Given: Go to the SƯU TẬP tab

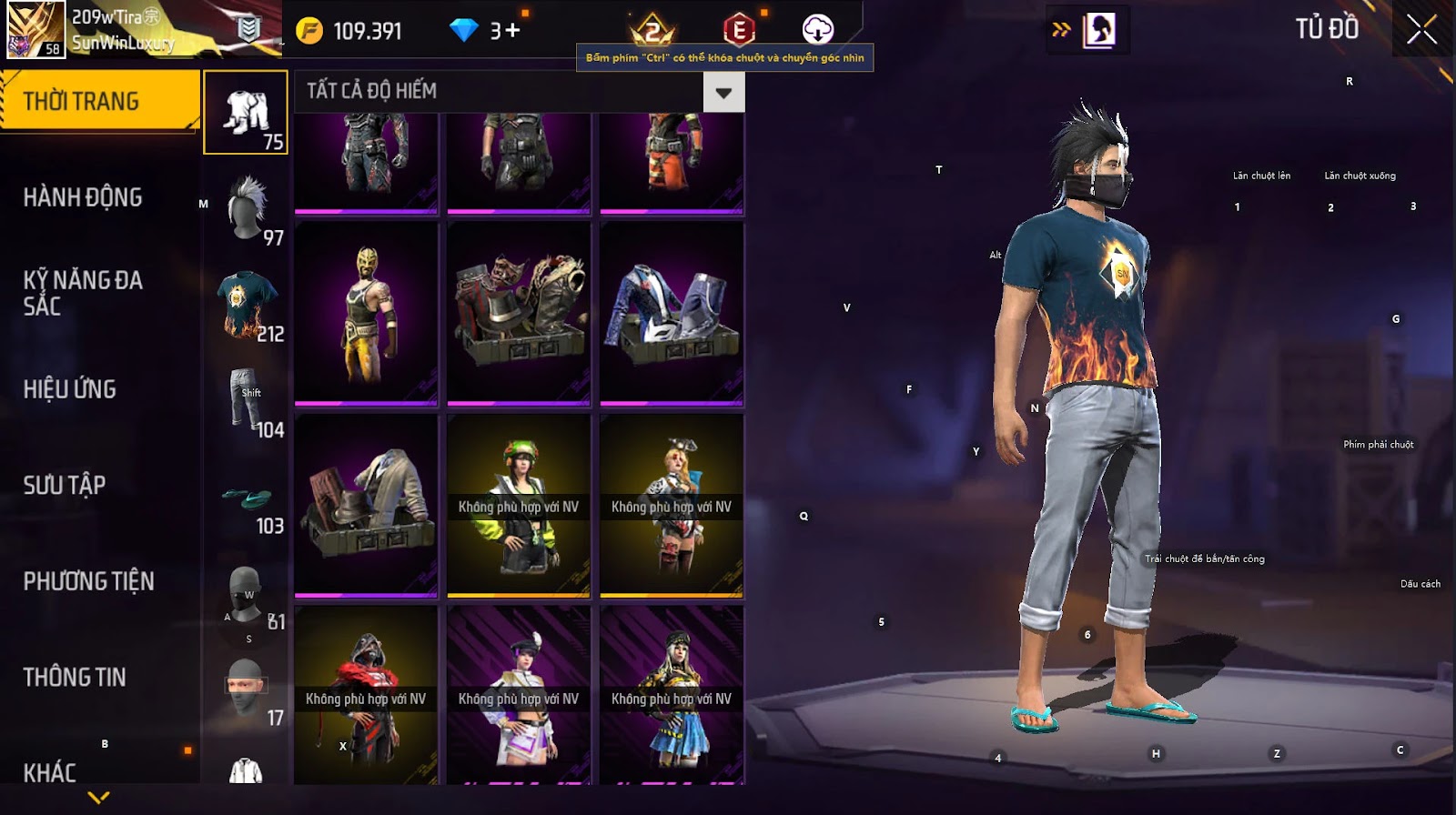Looking at the screenshot, I should pyautogui.click(x=65, y=485).
